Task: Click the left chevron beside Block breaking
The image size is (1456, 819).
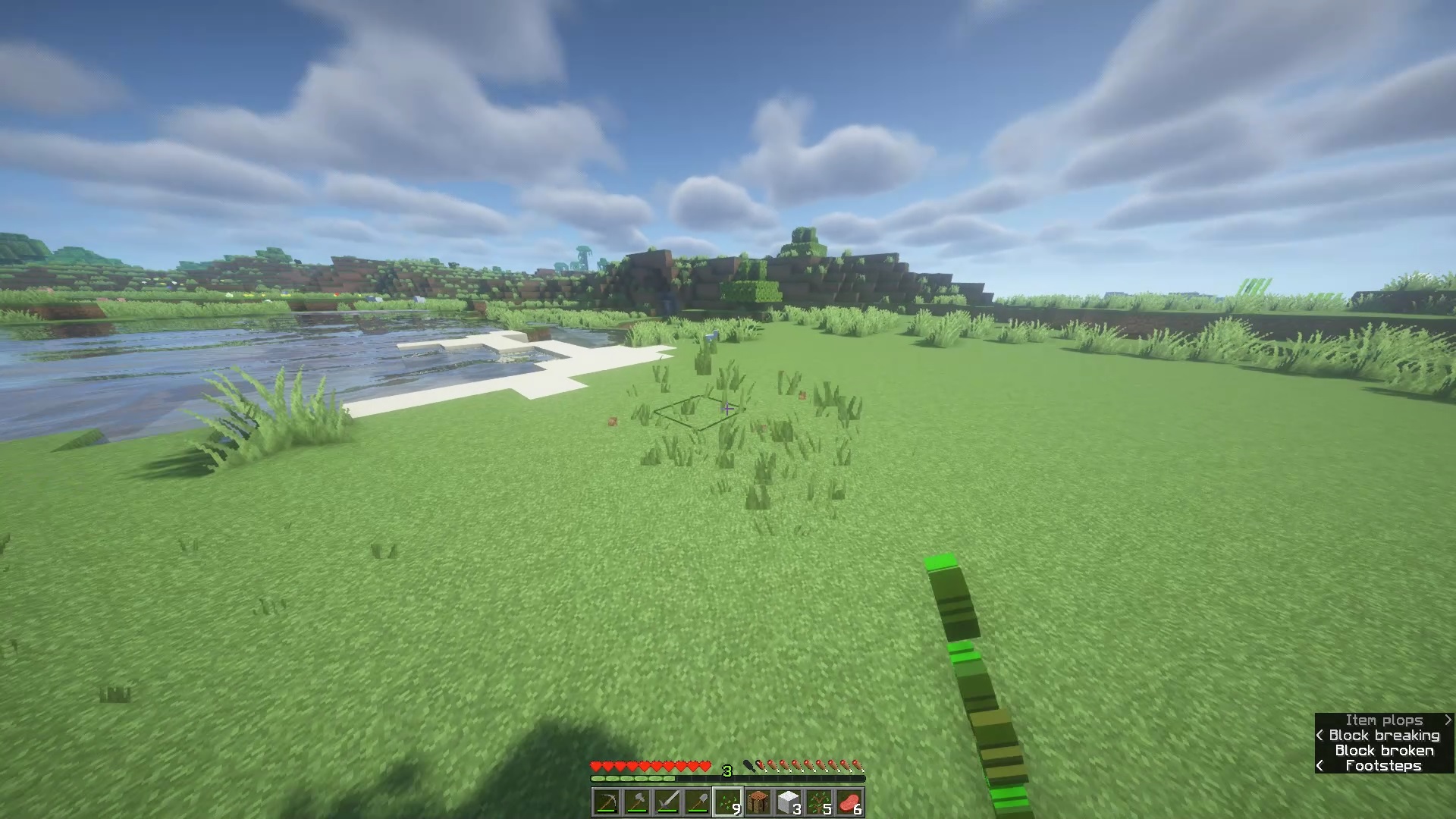Action: (x=1320, y=735)
